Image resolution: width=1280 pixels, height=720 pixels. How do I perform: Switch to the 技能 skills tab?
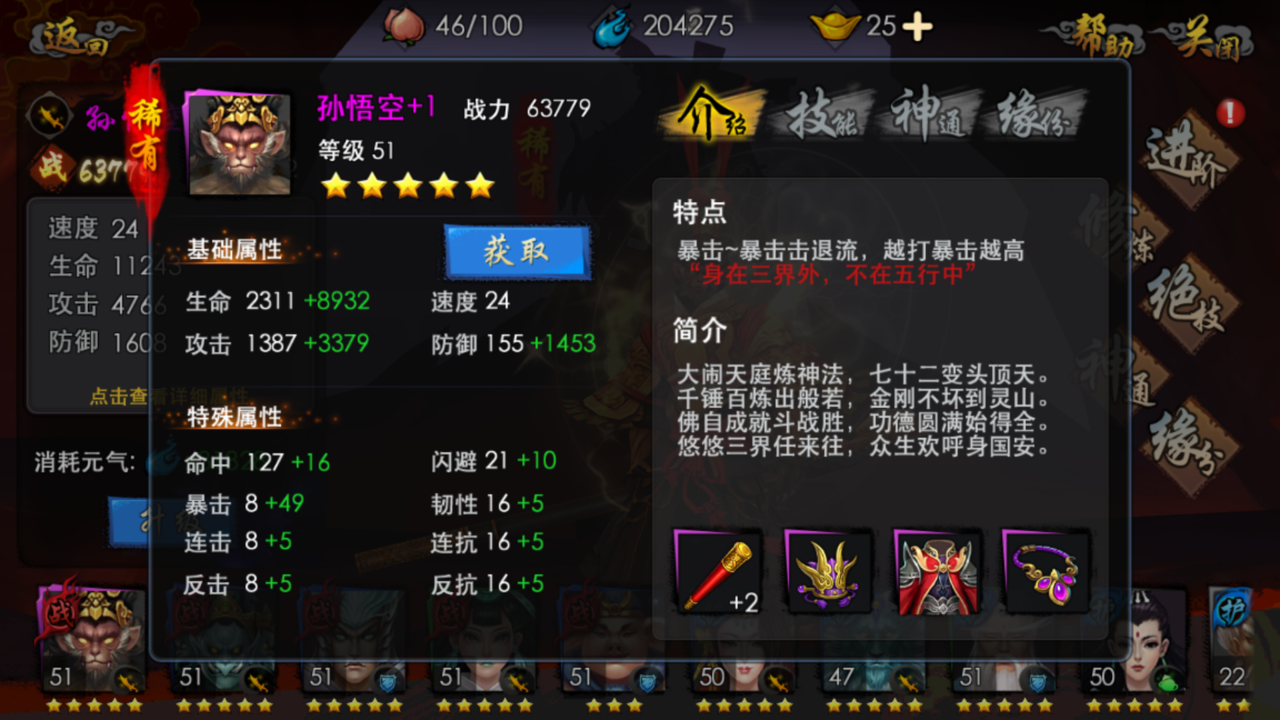[822, 115]
